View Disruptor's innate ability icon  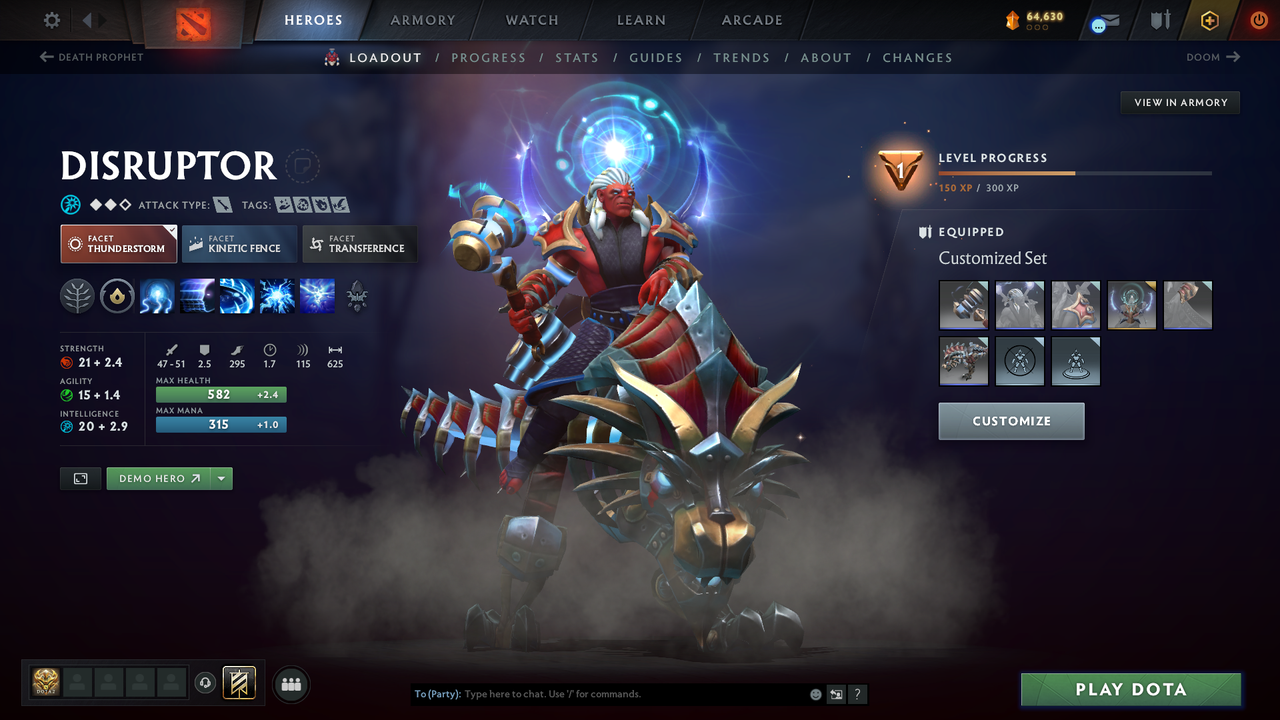tap(117, 295)
